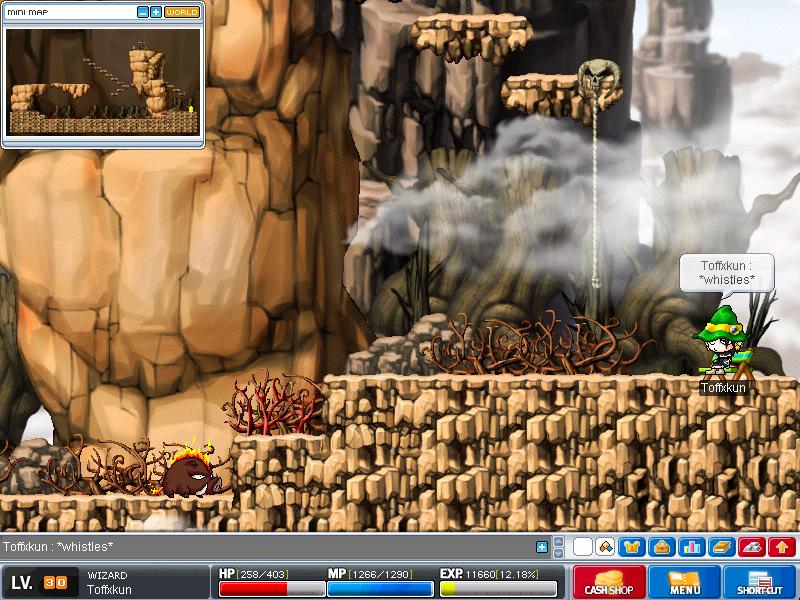Viewport: 800px width, 600px height.
Task: Click the minimap's minus button
Action: coord(143,12)
